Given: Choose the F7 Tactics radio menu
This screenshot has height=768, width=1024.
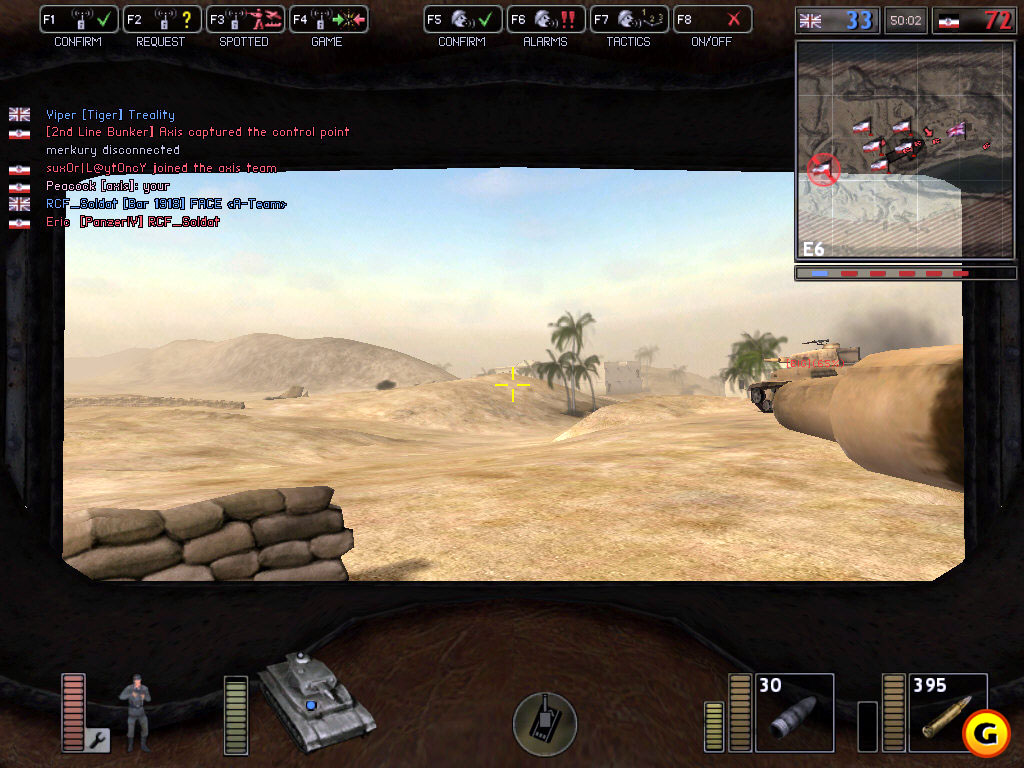Looking at the screenshot, I should [627, 19].
